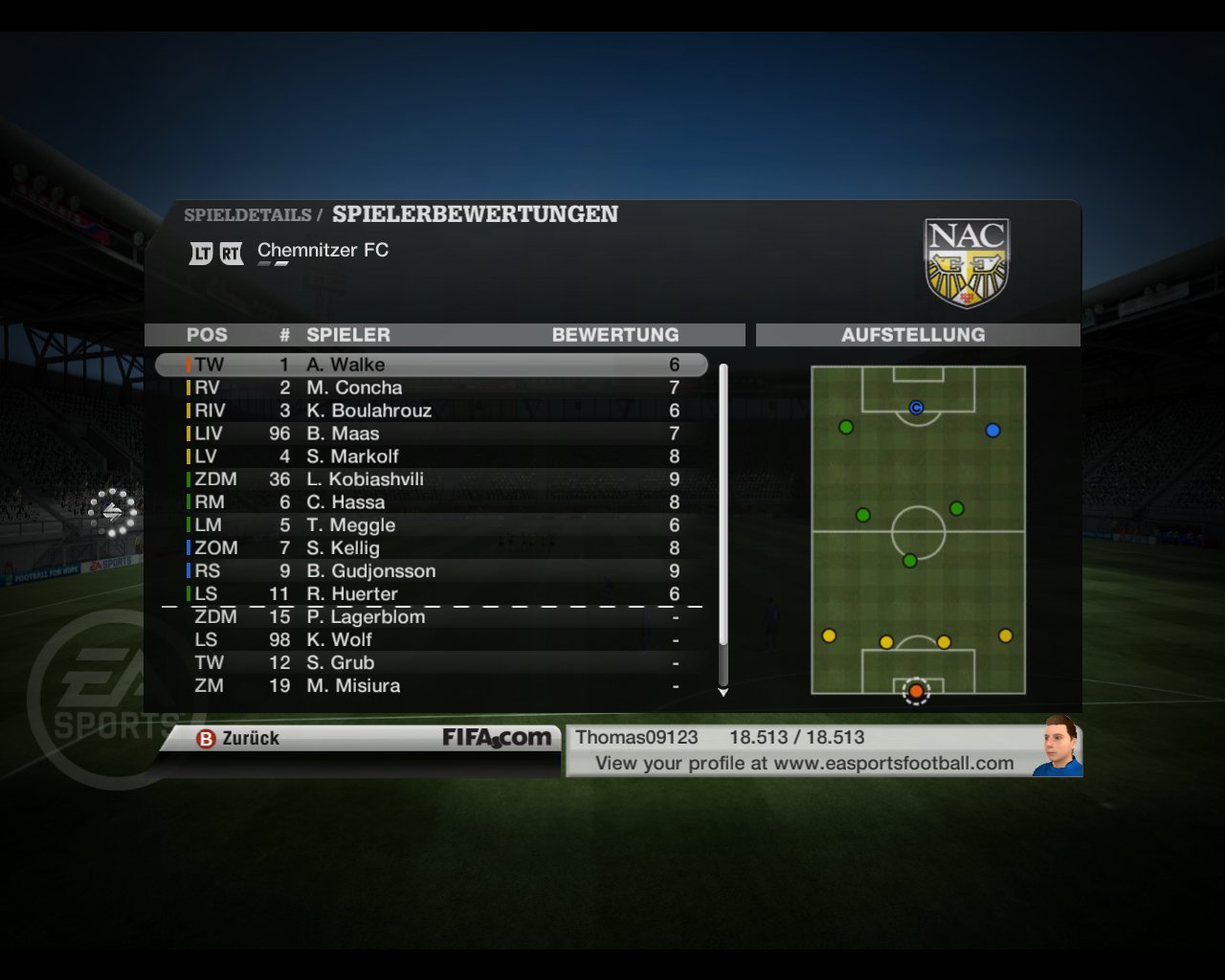Select substitute K. Wolf row
The width and height of the screenshot is (1225, 980).
431,640
